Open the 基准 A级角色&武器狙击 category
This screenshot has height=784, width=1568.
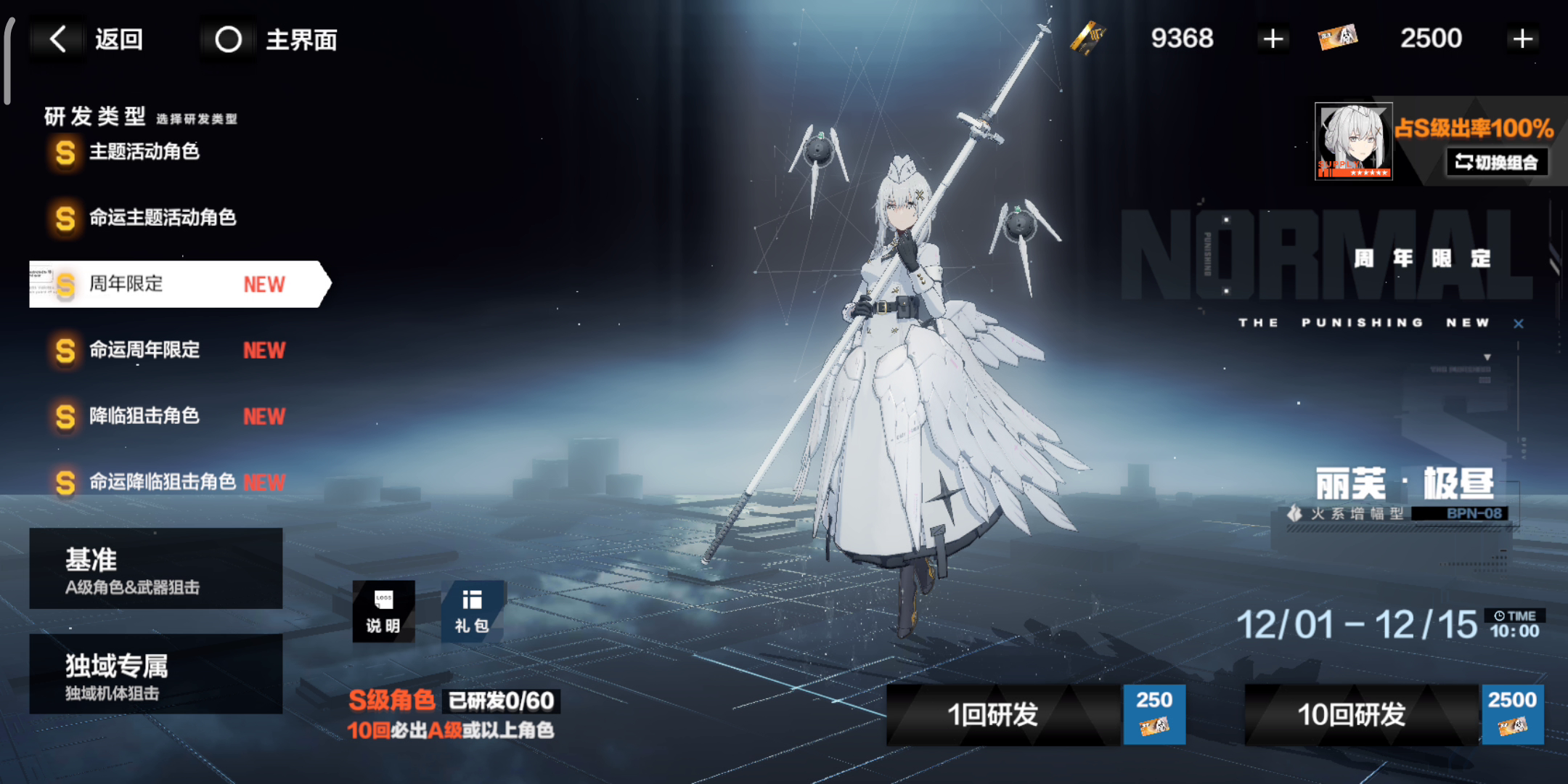point(155,568)
